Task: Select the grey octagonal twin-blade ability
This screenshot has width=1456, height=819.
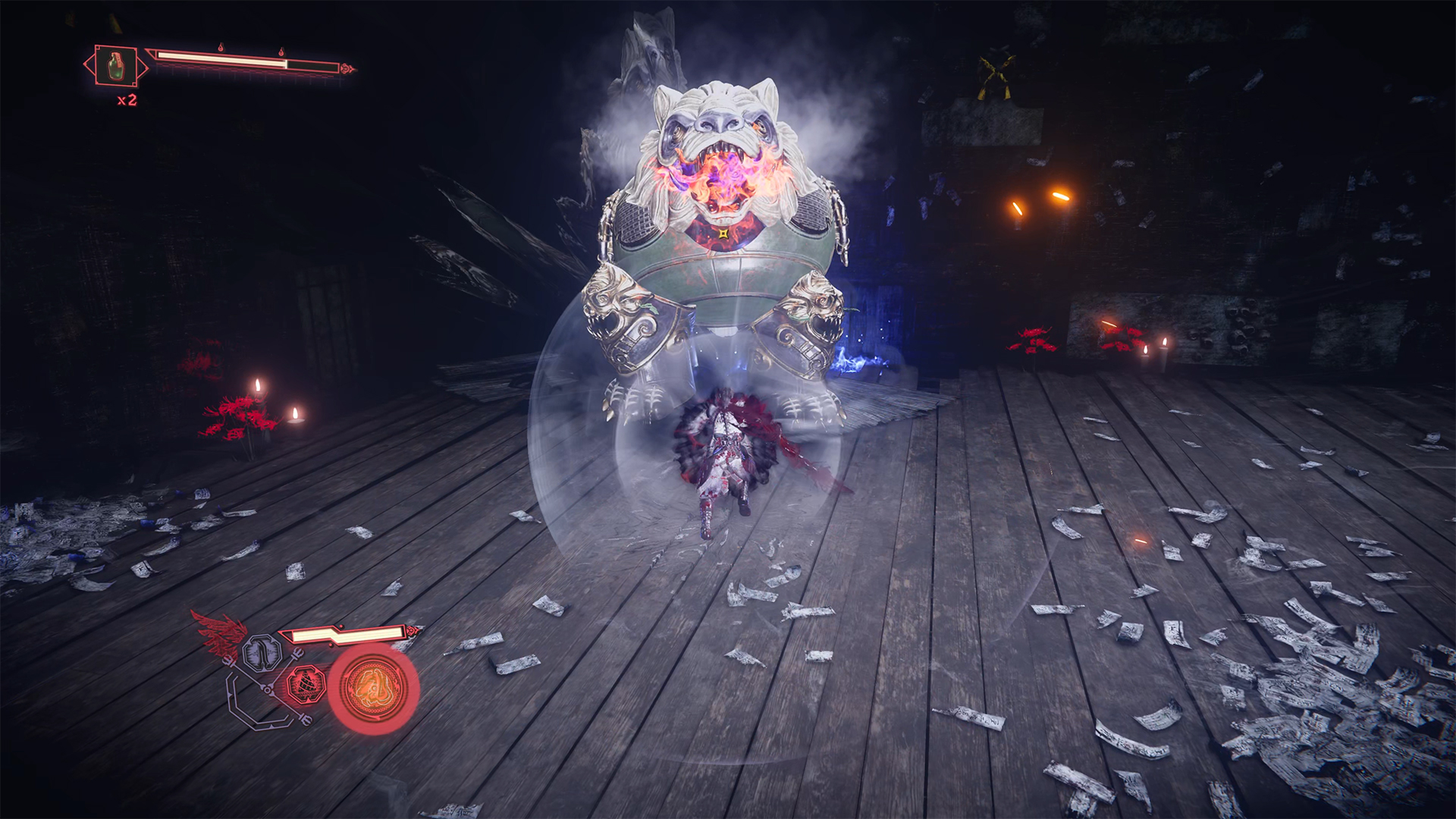Action: point(262,652)
